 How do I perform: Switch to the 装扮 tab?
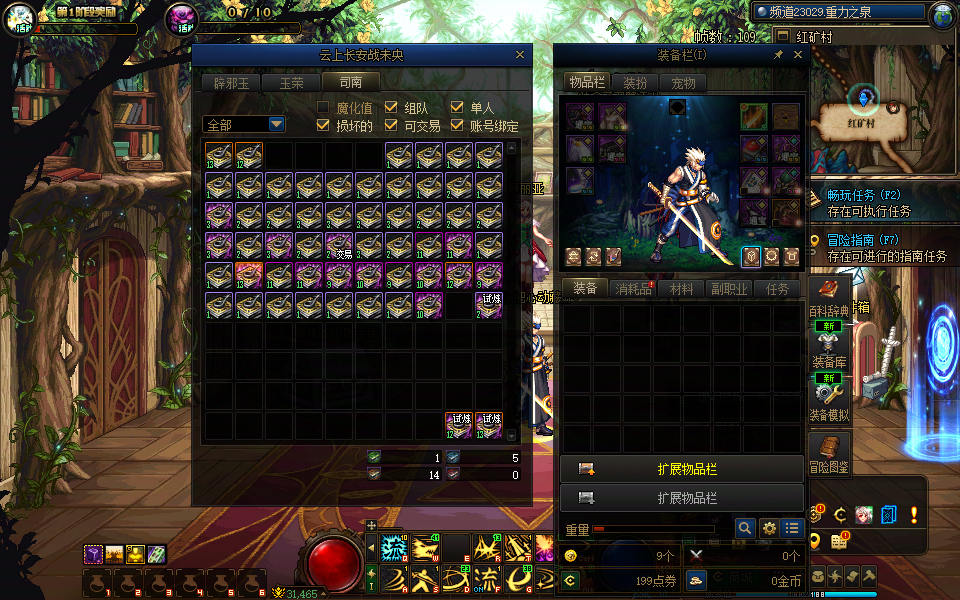point(635,83)
